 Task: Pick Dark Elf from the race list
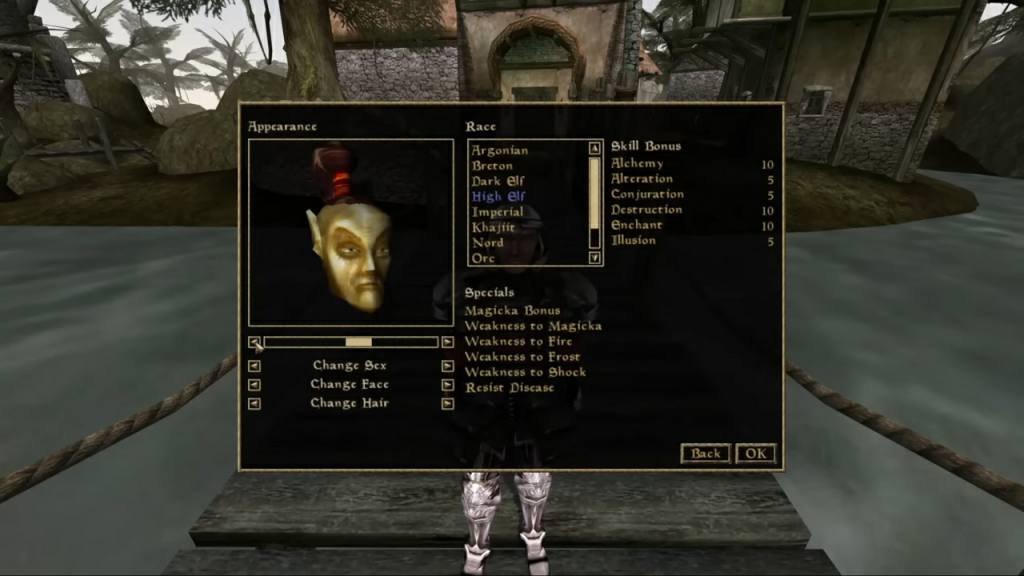point(497,181)
